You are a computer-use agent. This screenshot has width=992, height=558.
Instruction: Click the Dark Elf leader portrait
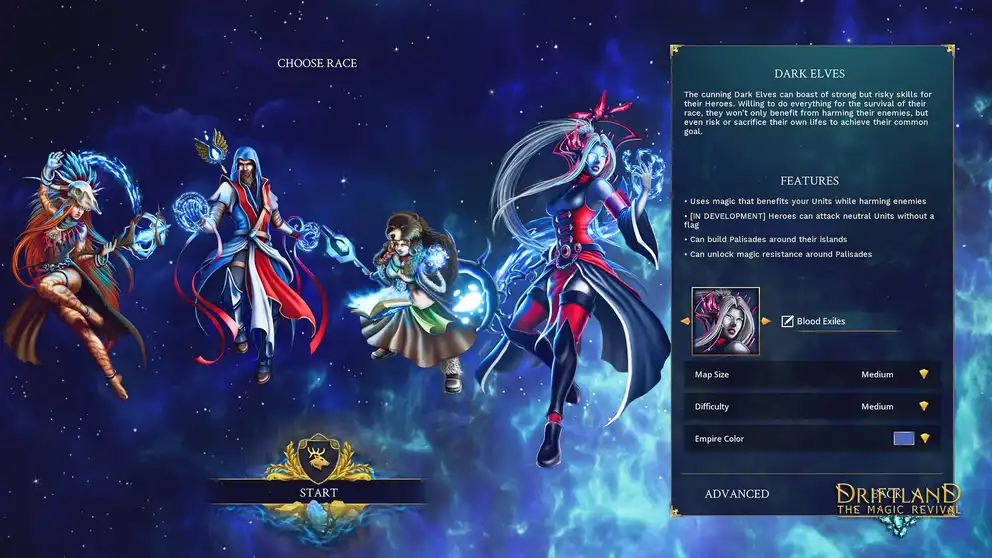pyautogui.click(x=726, y=321)
